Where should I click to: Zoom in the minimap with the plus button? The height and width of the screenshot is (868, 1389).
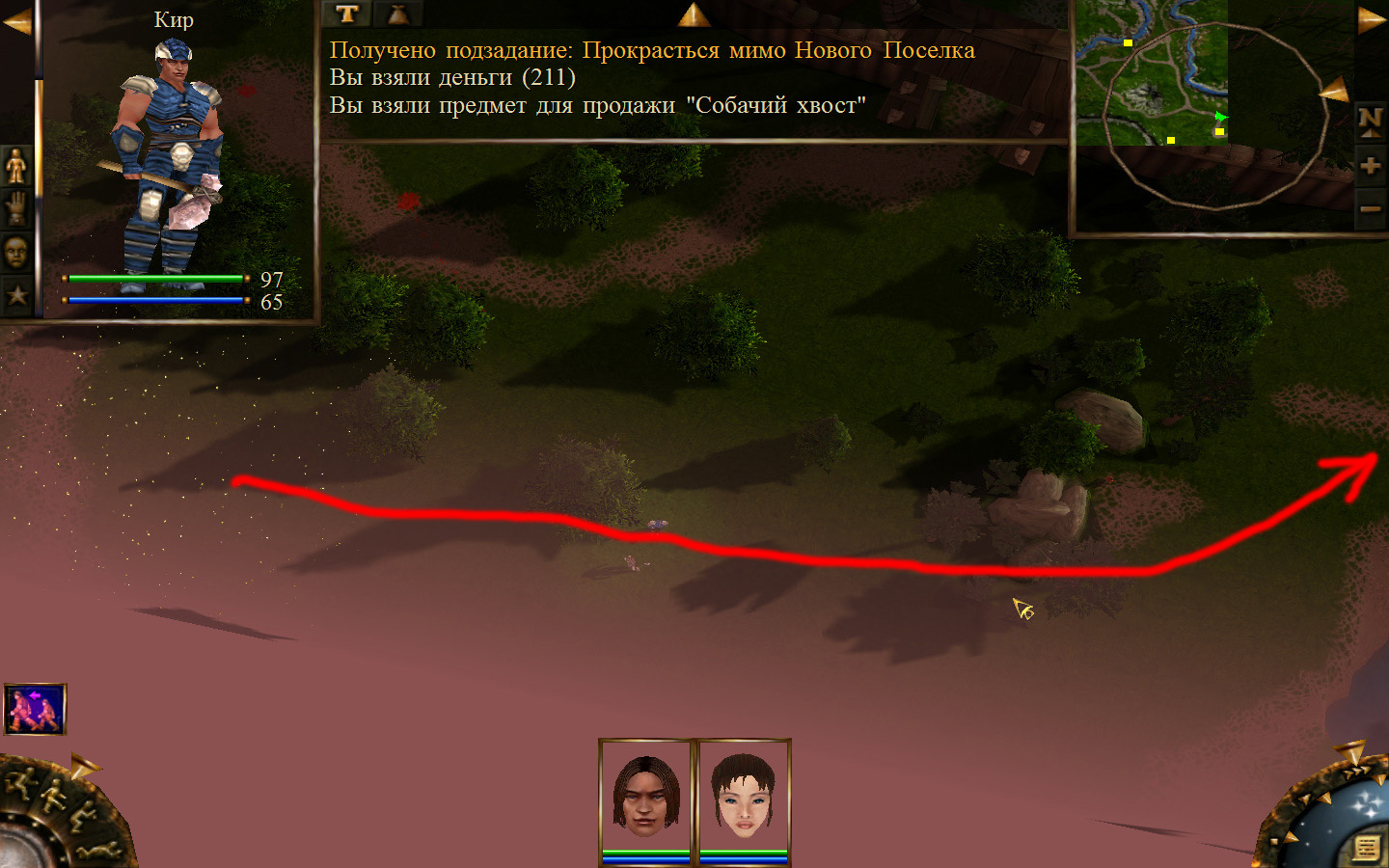click(1370, 166)
